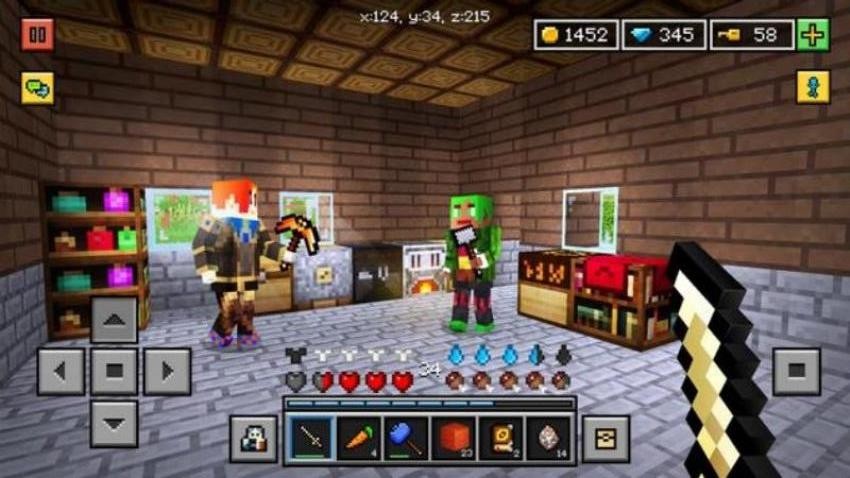The image size is (850, 478).
Task: Open the character button left of hotbar
Action: click(x=253, y=439)
